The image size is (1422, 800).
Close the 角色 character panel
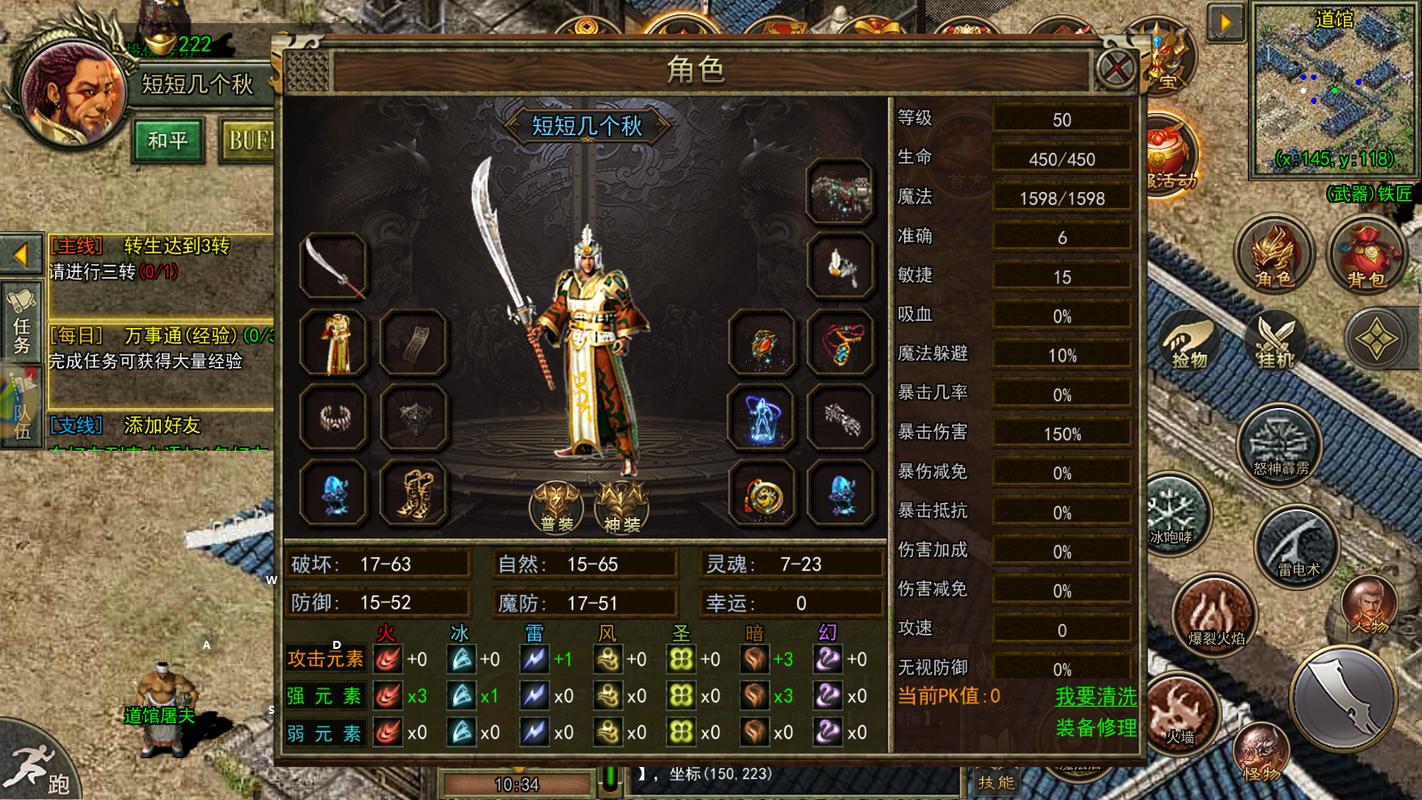(1116, 70)
